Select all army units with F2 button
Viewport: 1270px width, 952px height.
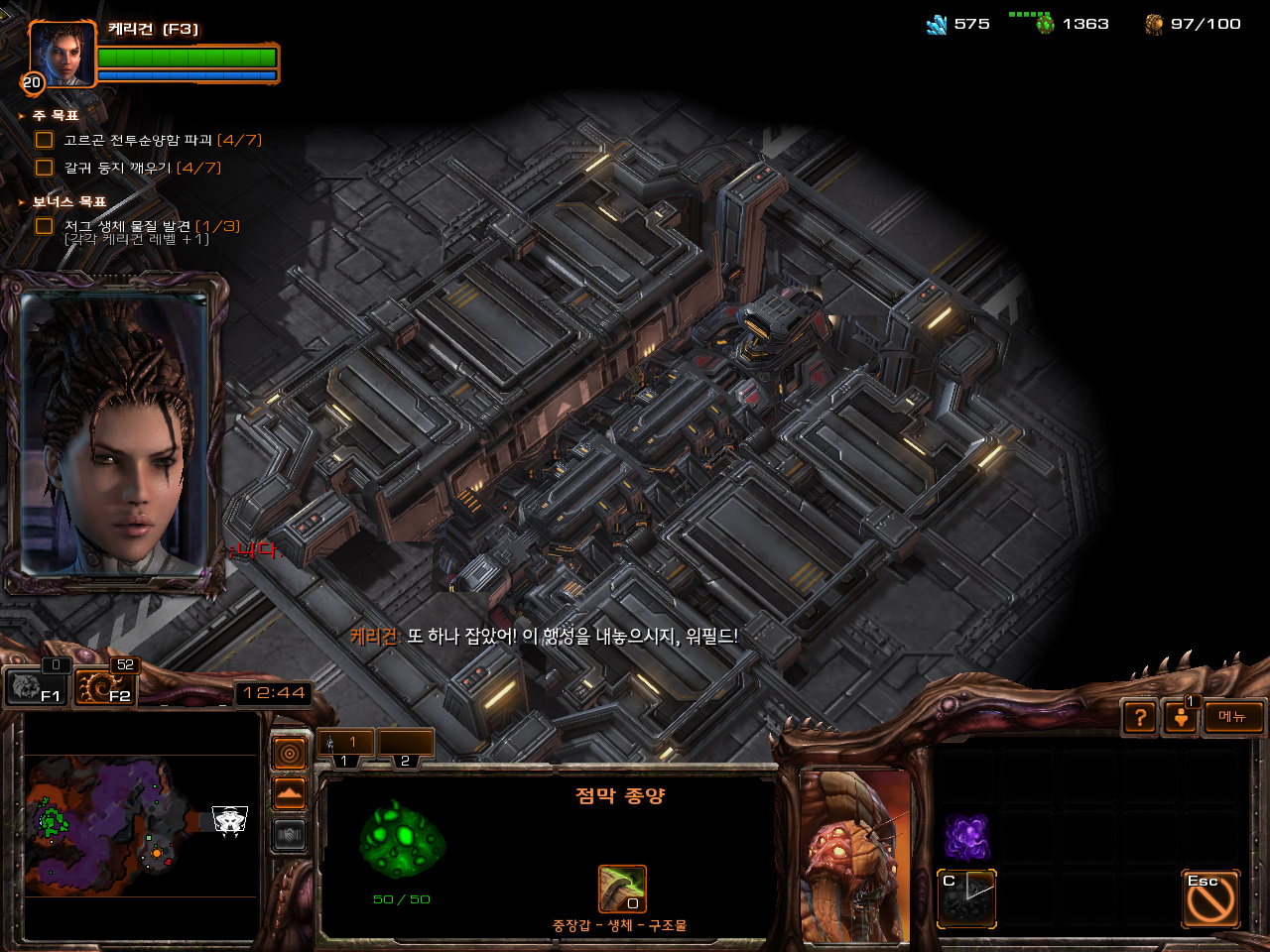106,685
